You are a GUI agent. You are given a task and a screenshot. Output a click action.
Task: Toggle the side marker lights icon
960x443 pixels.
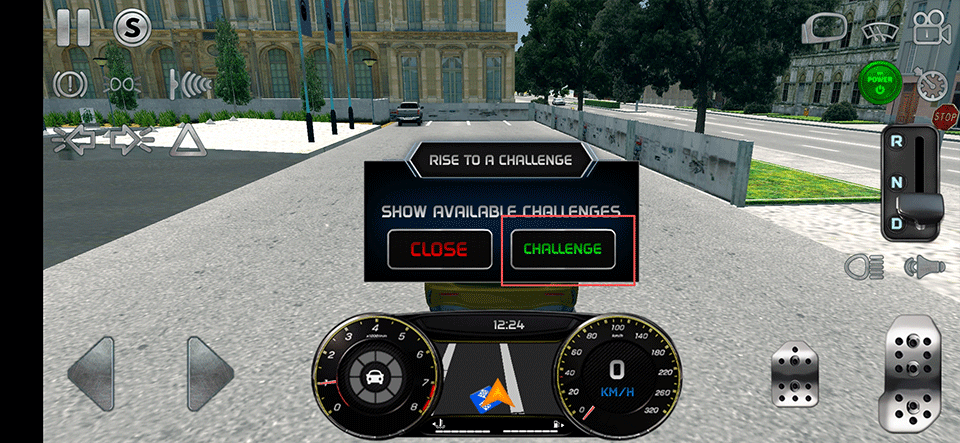point(121,82)
